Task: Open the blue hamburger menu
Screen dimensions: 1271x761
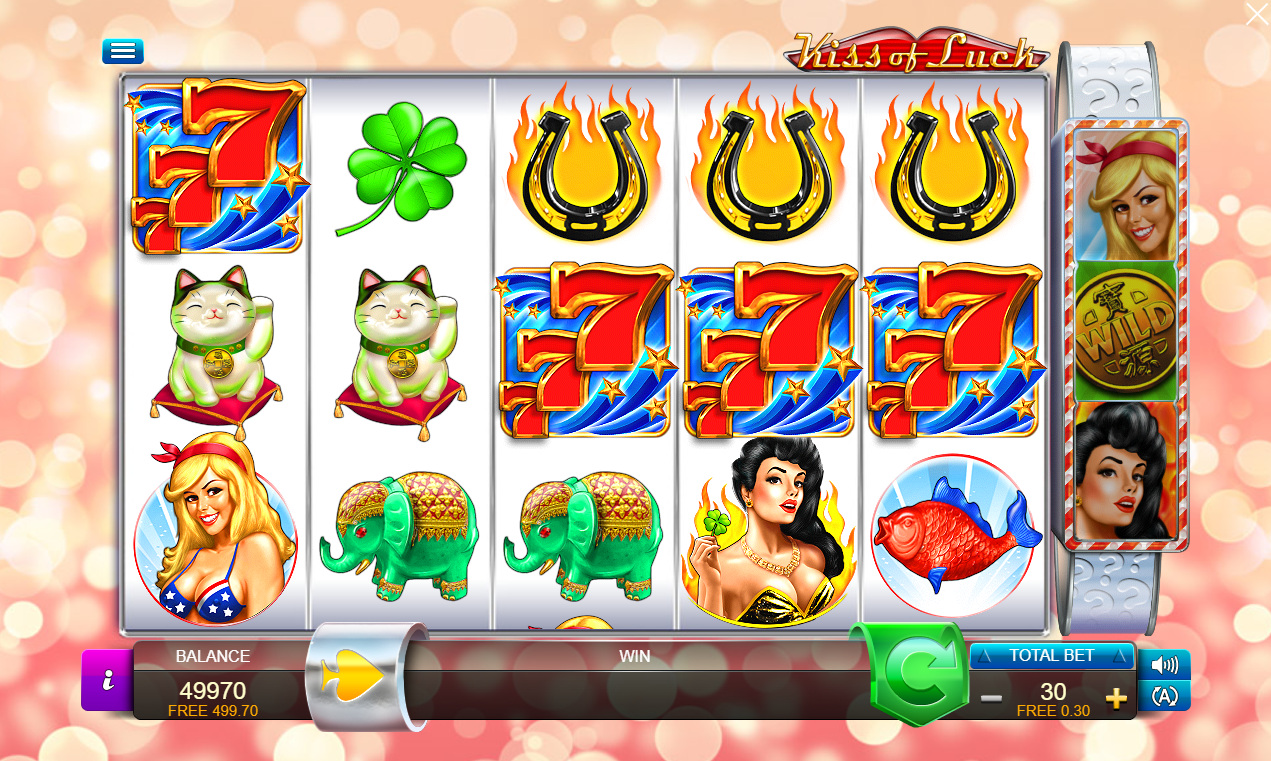Action: coord(122,51)
